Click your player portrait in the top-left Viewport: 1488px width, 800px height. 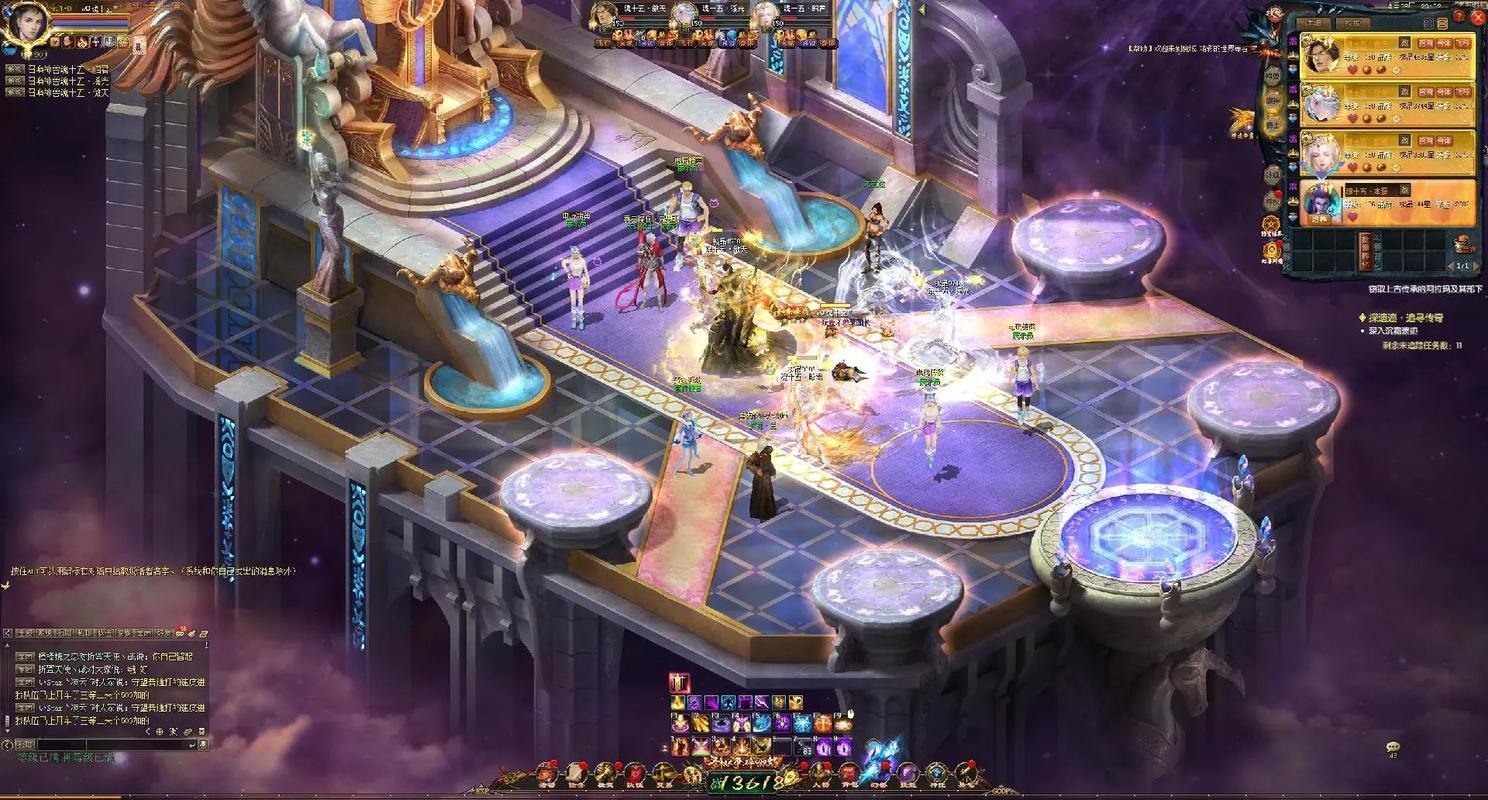(26, 24)
